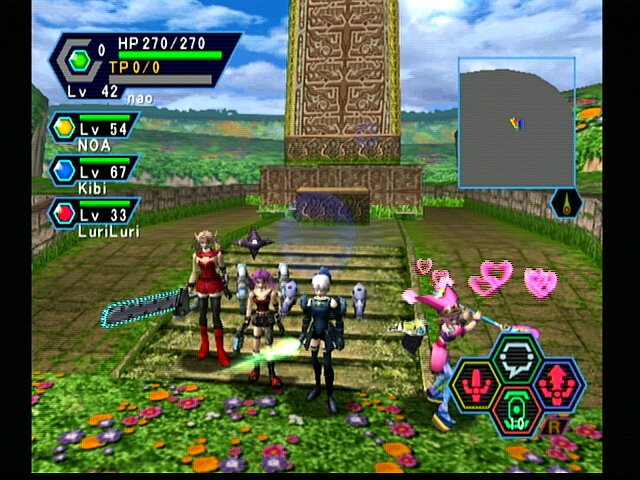This screenshot has height=480, width=640.
Task: Select the minimap in the corner
Action: point(516,122)
